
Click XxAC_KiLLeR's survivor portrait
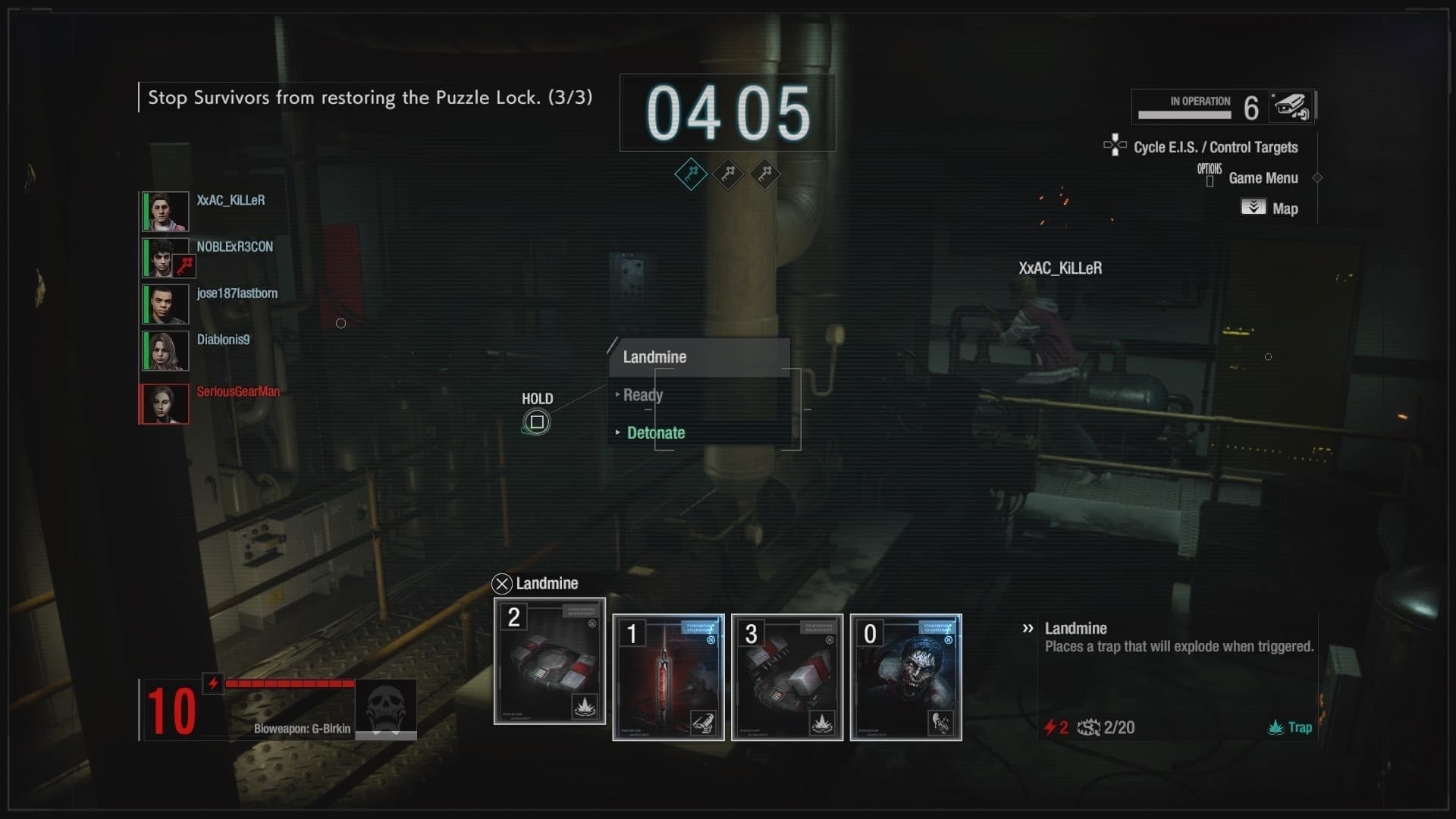click(x=166, y=212)
